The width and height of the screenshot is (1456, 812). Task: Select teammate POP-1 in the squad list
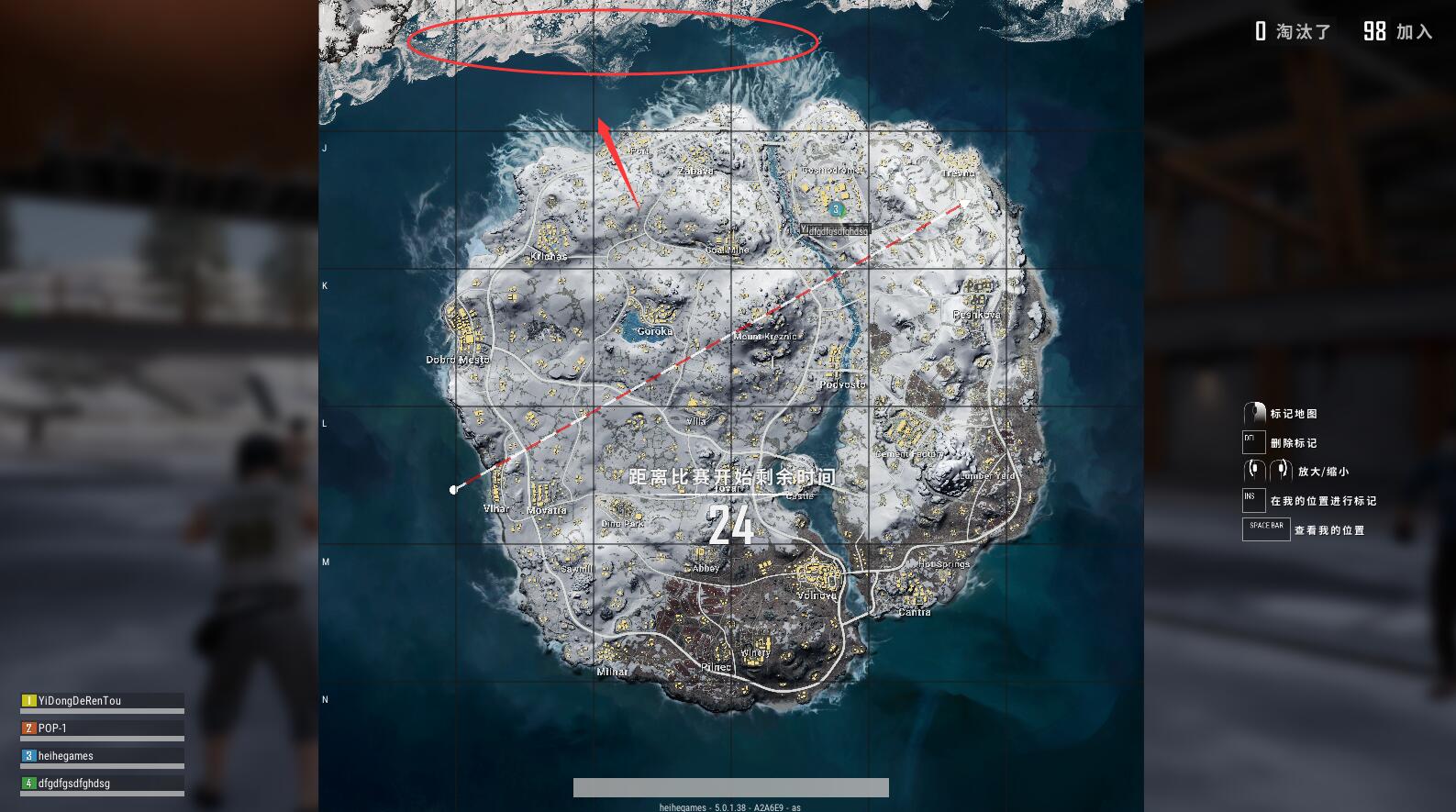[52, 729]
